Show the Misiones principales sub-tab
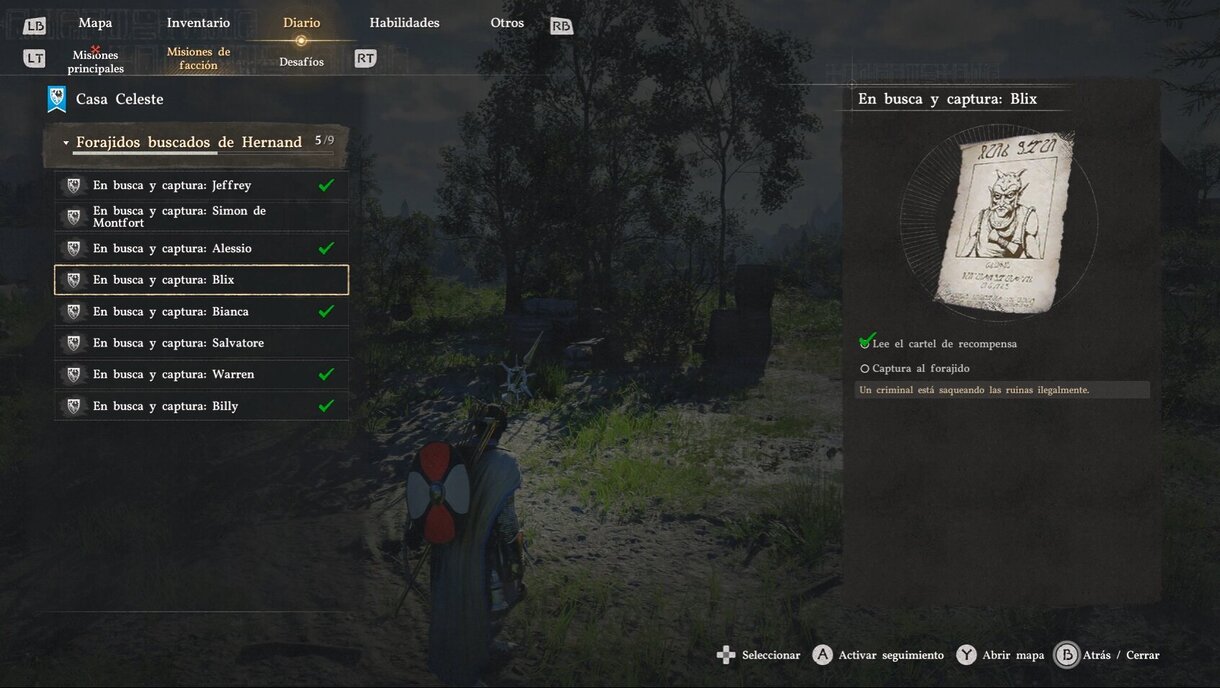 (x=96, y=62)
